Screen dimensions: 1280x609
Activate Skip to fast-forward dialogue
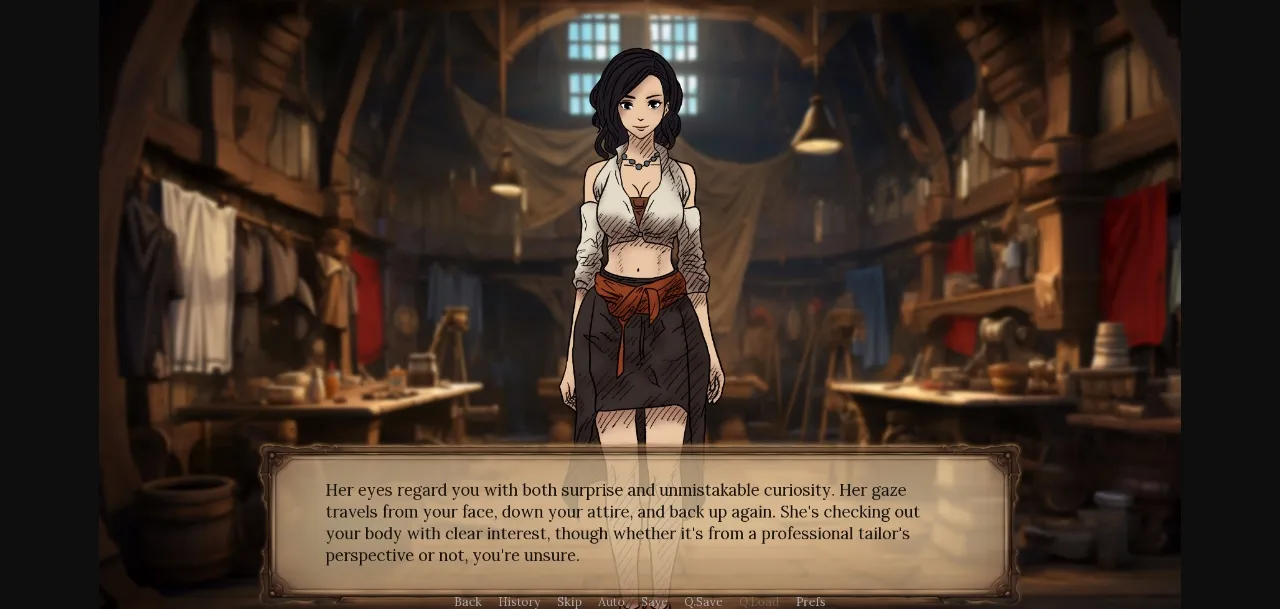(569, 602)
